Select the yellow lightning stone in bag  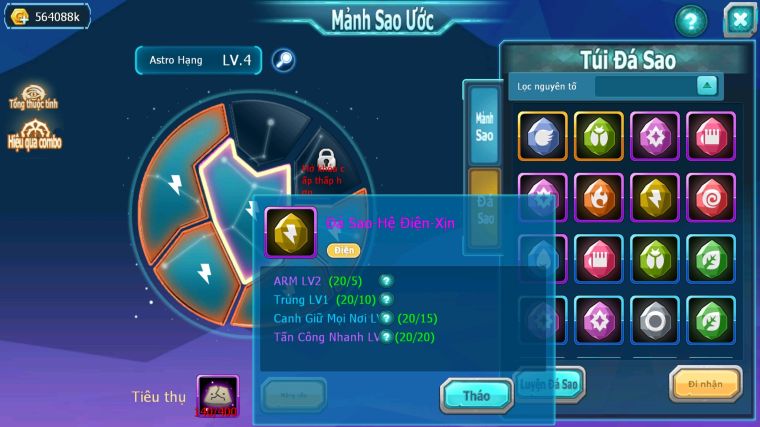[655, 198]
